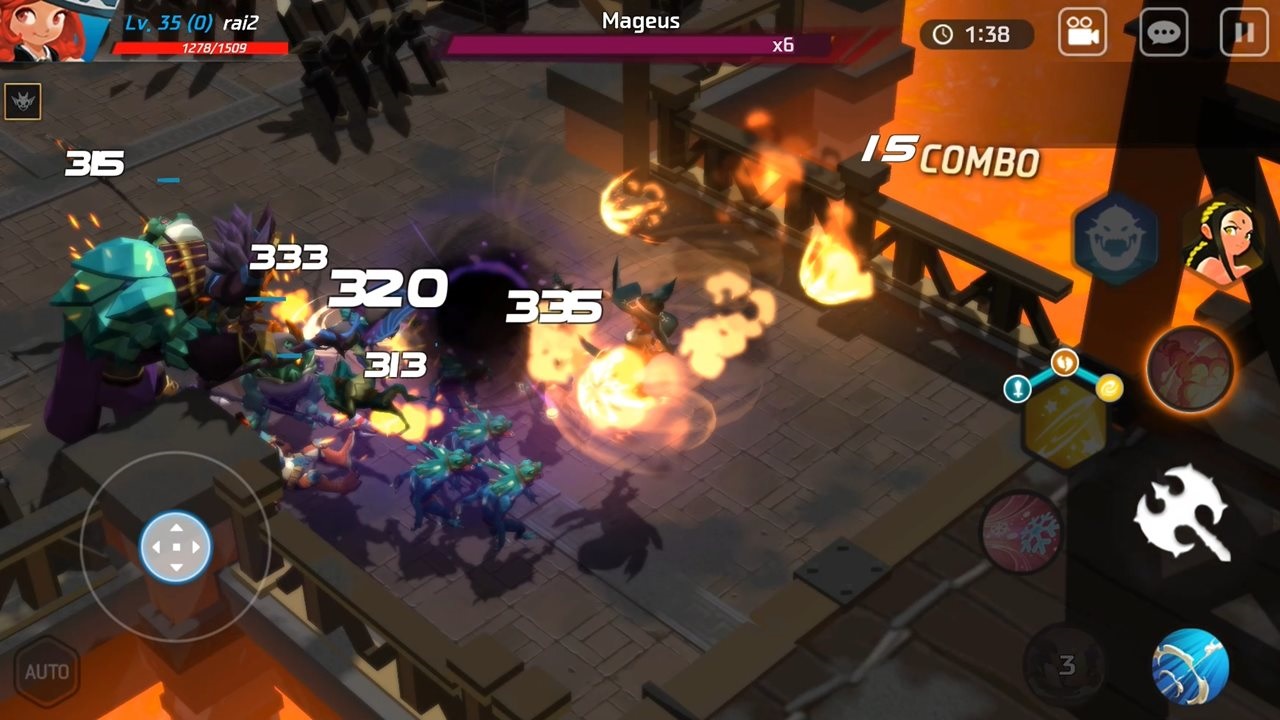Screen dimensions: 1280x720
Task: Pause the game
Action: [x=1244, y=33]
